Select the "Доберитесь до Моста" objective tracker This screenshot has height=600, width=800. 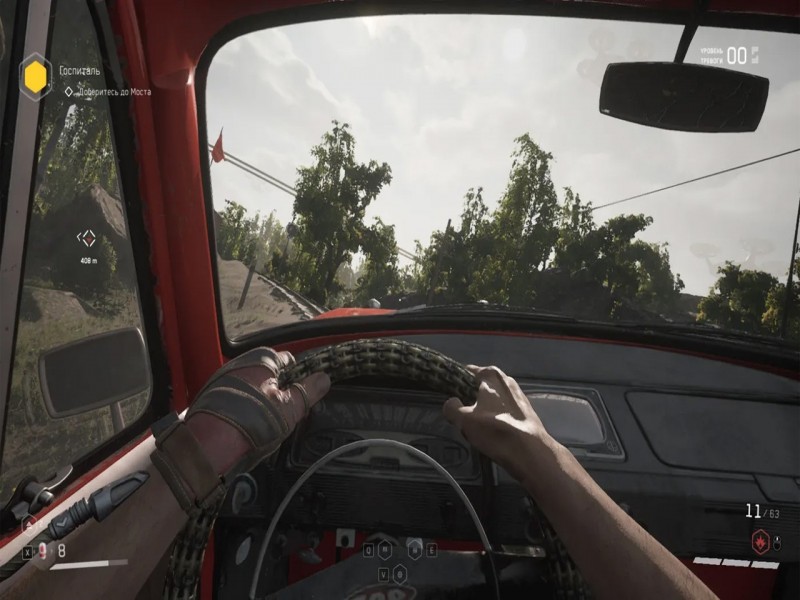click(110, 91)
